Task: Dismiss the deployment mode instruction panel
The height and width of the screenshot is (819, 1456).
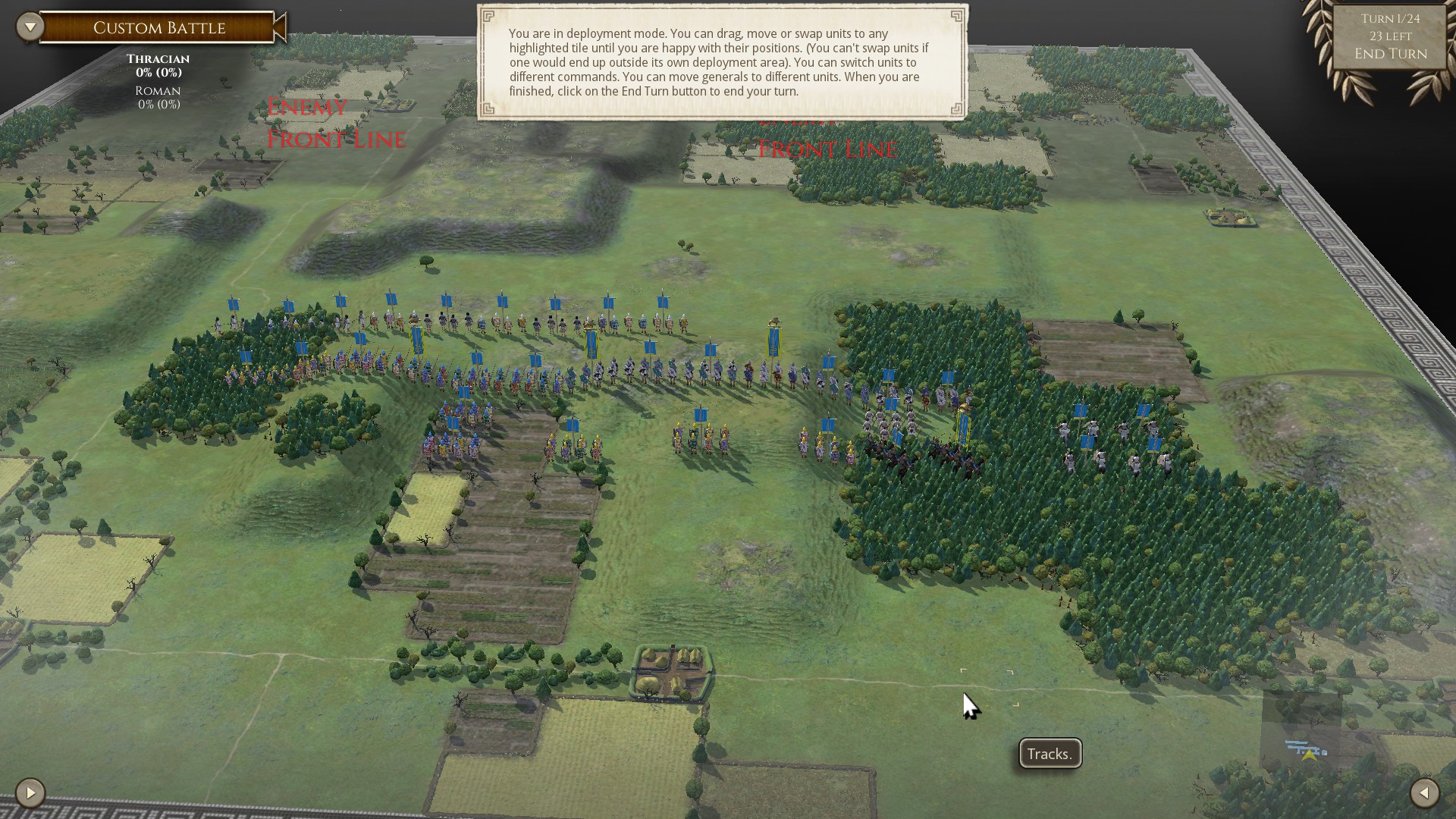Action: (719, 61)
